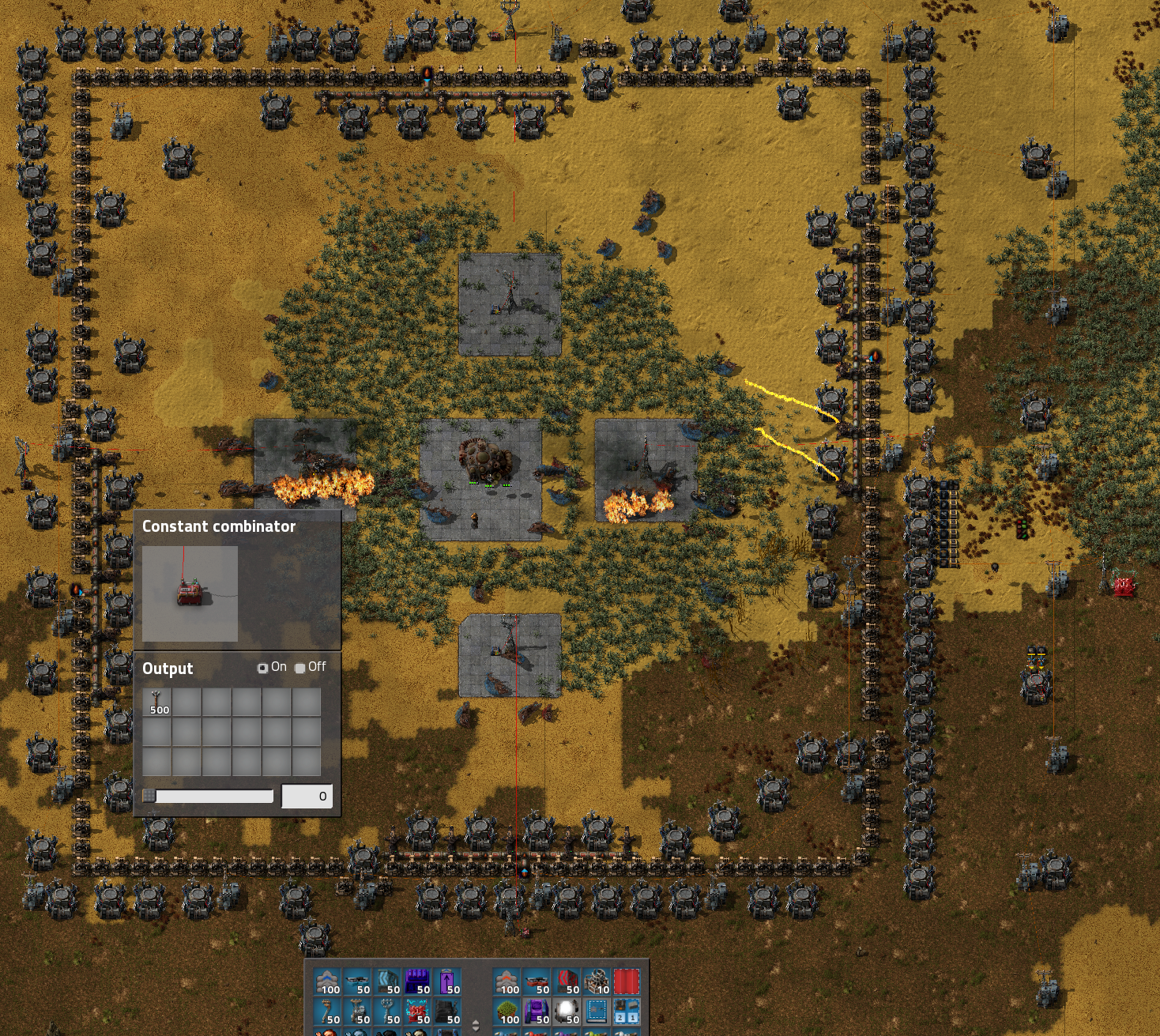
Task: Select the red fast transport belt slot
Action: coord(507,981)
